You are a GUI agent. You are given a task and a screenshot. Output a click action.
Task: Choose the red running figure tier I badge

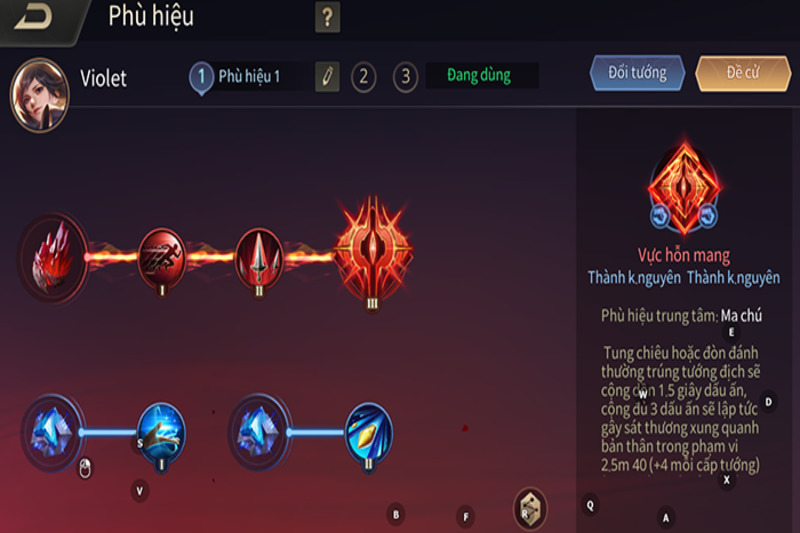161,255
